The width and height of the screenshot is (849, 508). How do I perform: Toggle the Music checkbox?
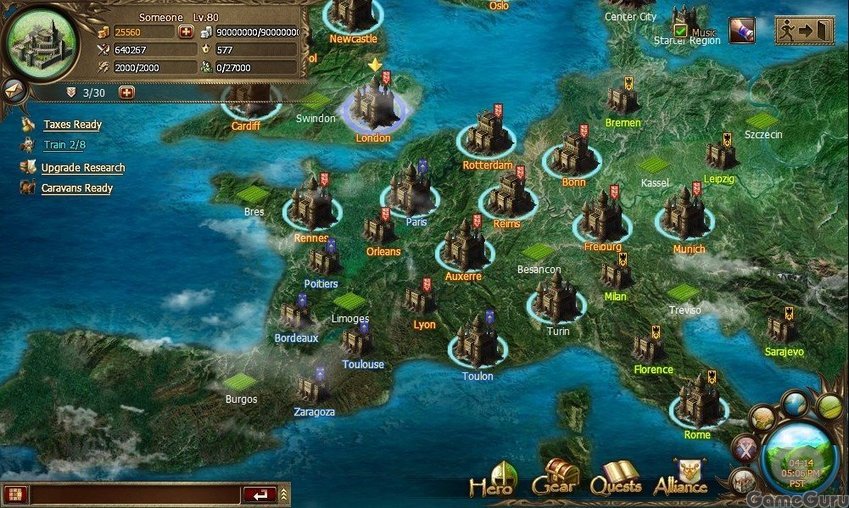[680, 31]
